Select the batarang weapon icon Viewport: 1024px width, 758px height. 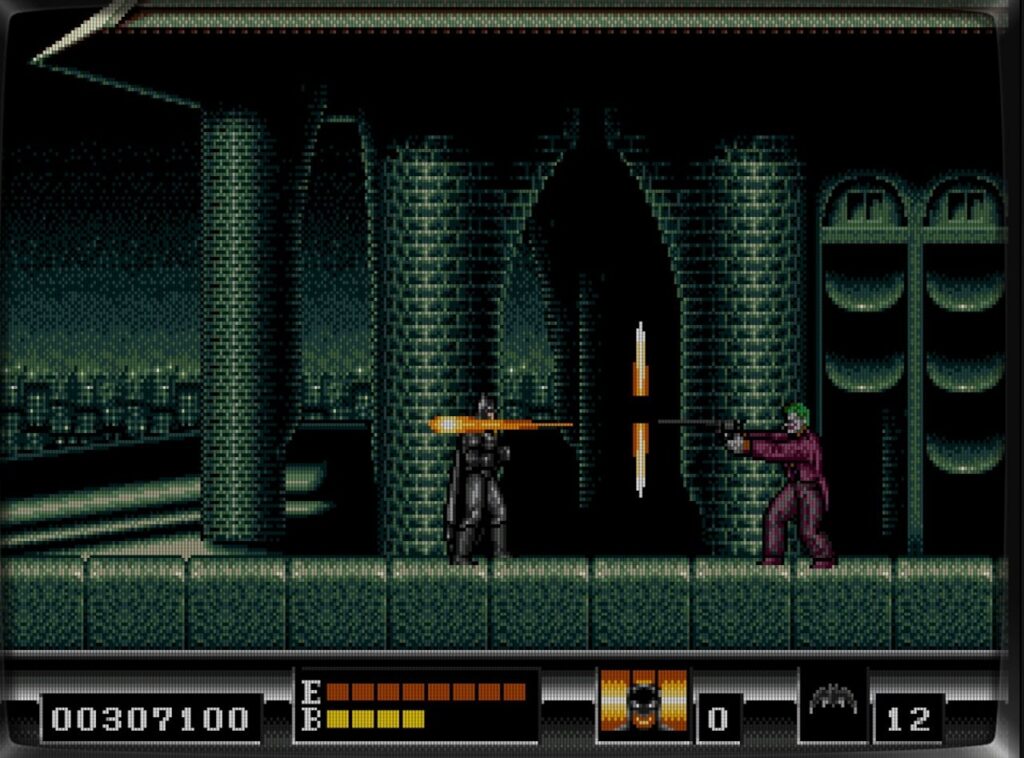pos(833,700)
